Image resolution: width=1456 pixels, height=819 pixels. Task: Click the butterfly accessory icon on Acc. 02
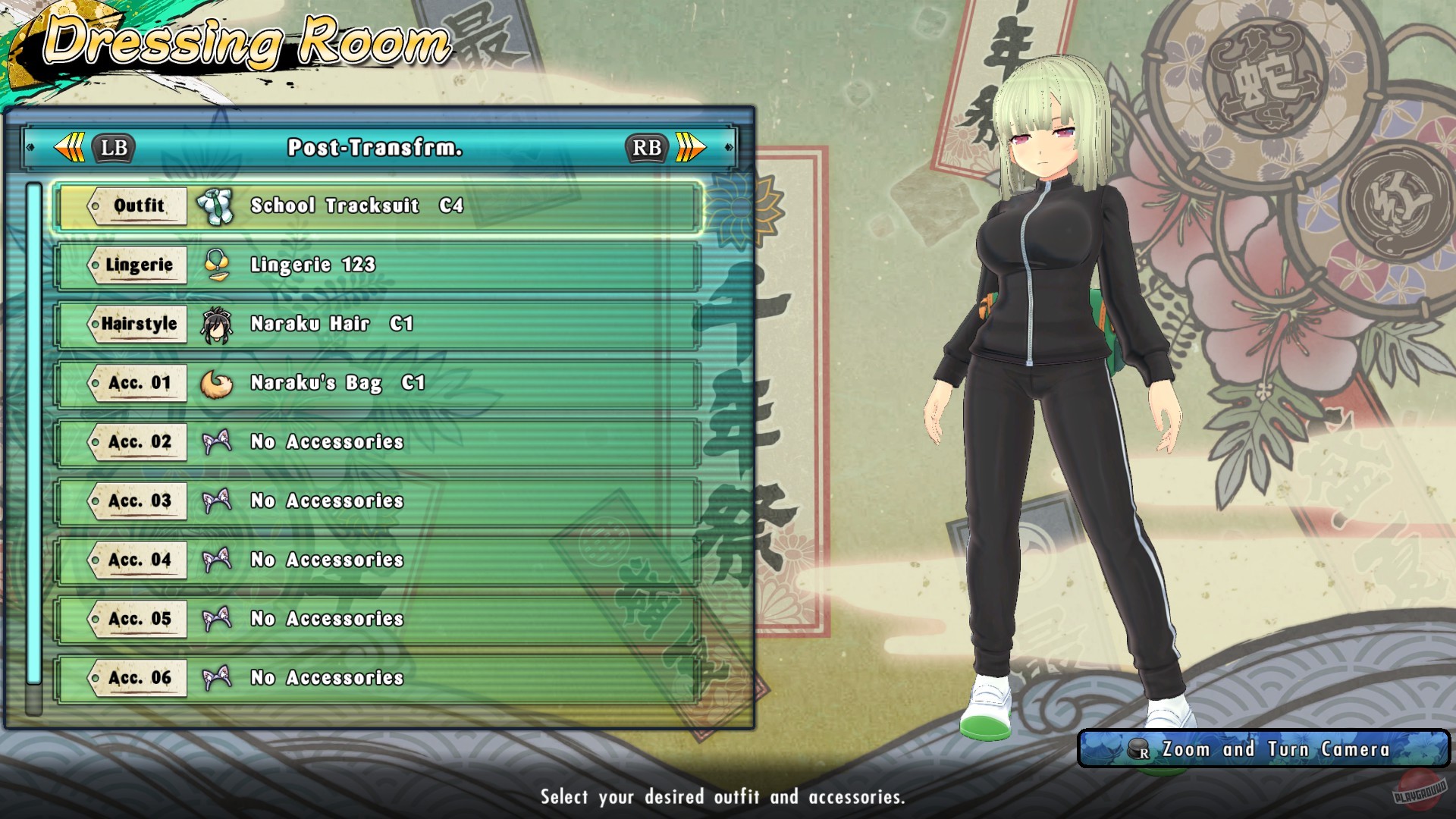(x=218, y=442)
